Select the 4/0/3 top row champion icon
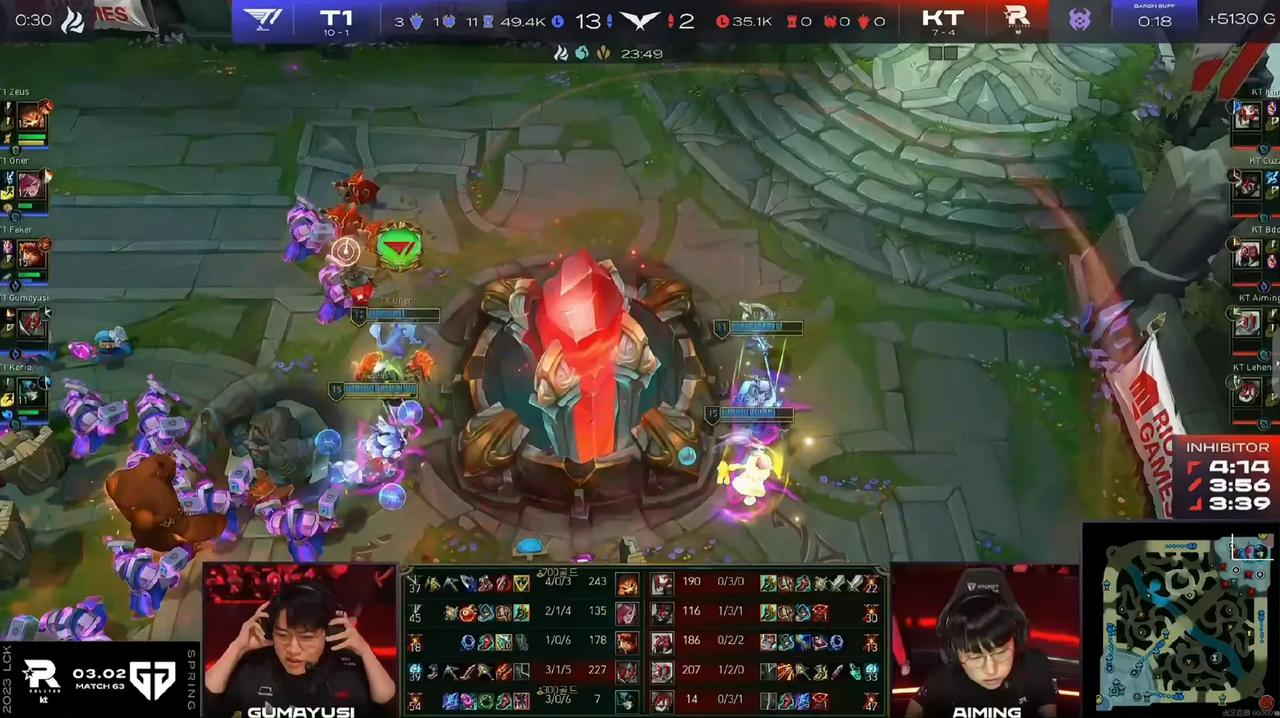1280x718 pixels. pyautogui.click(x=627, y=584)
